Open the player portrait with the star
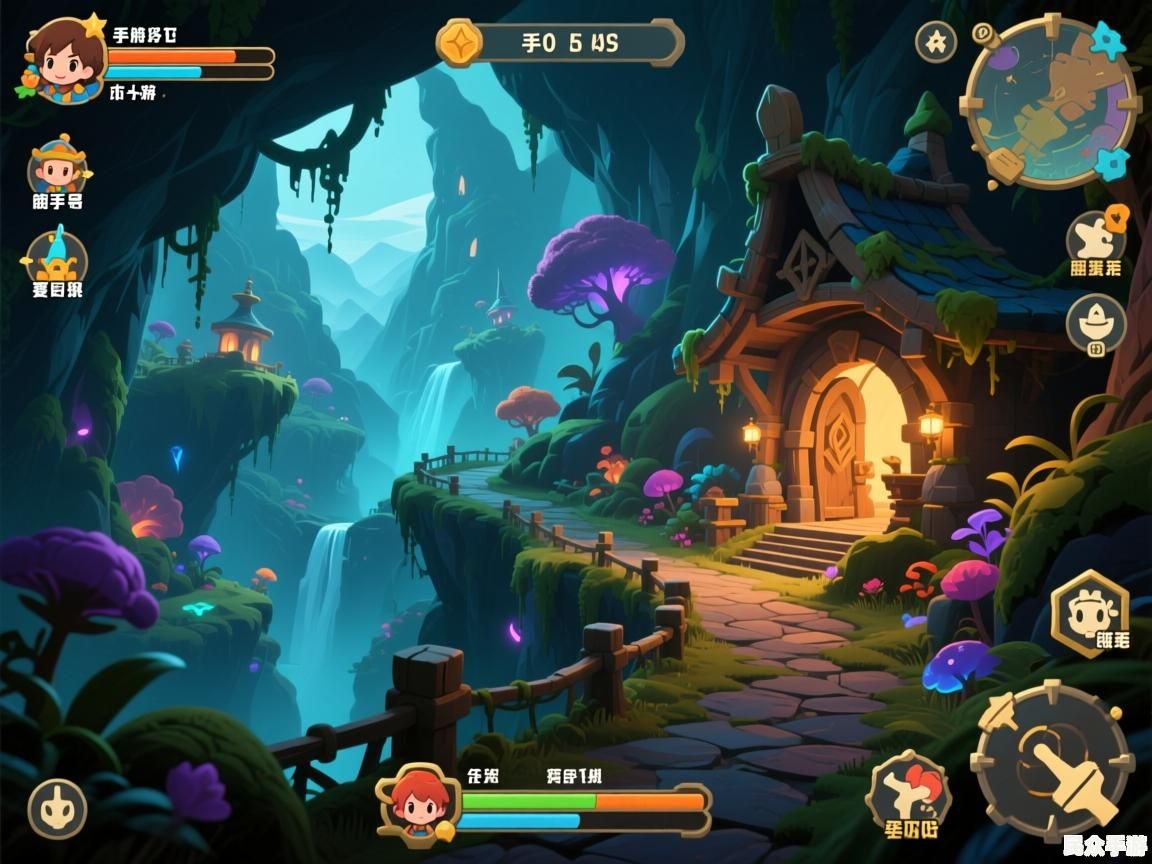Viewport: 1152px width, 864px height. [64, 60]
